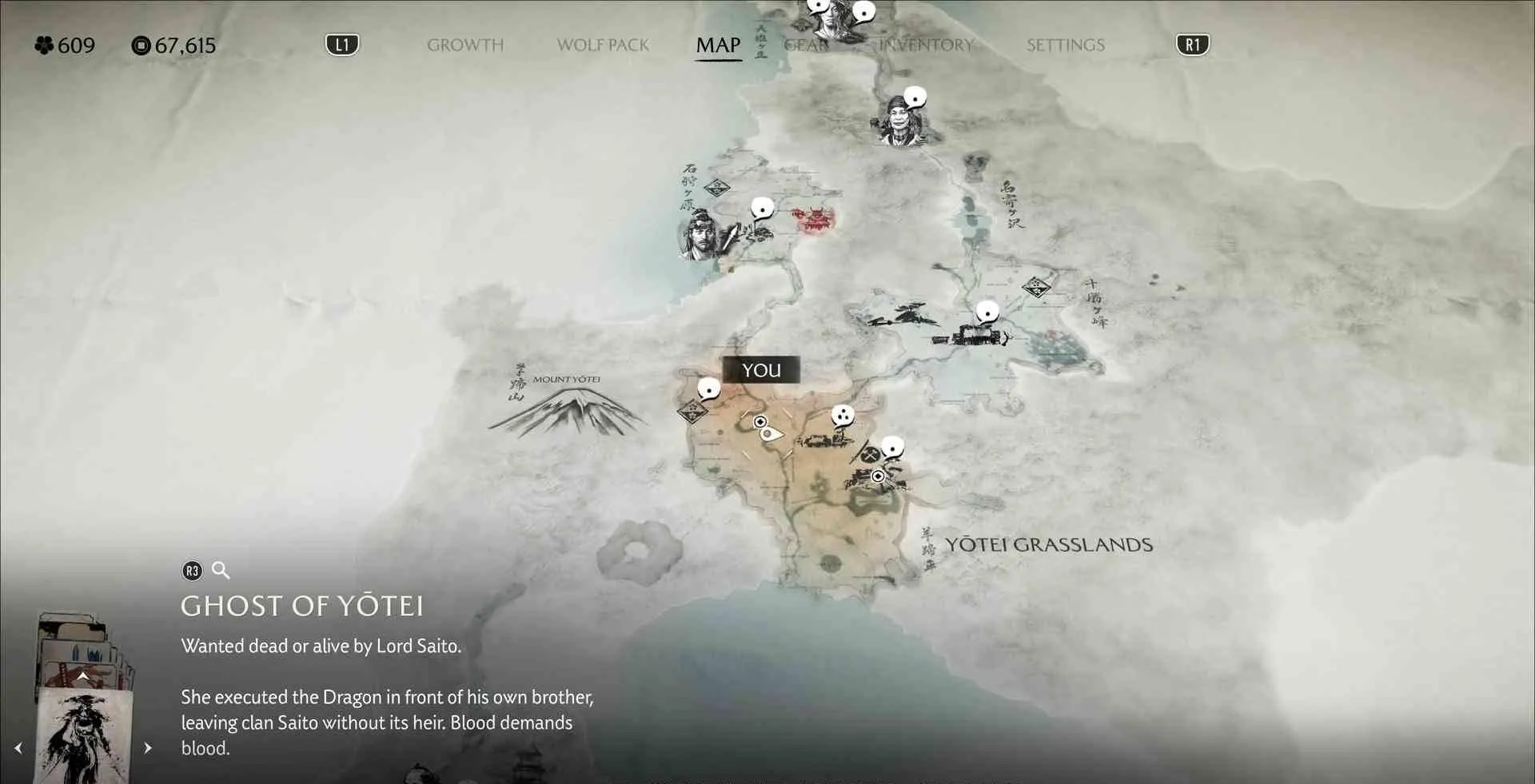This screenshot has width=1535, height=784.
Task: Open the Ghost of Yōtei wanted poster card
Action: coord(84,735)
